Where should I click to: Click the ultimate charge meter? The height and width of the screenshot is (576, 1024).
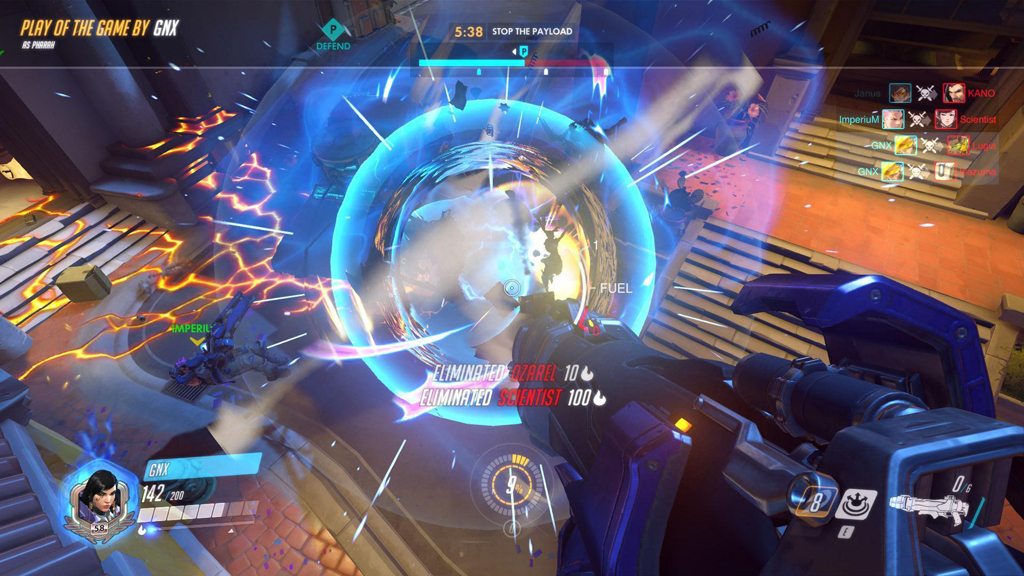tap(512, 487)
